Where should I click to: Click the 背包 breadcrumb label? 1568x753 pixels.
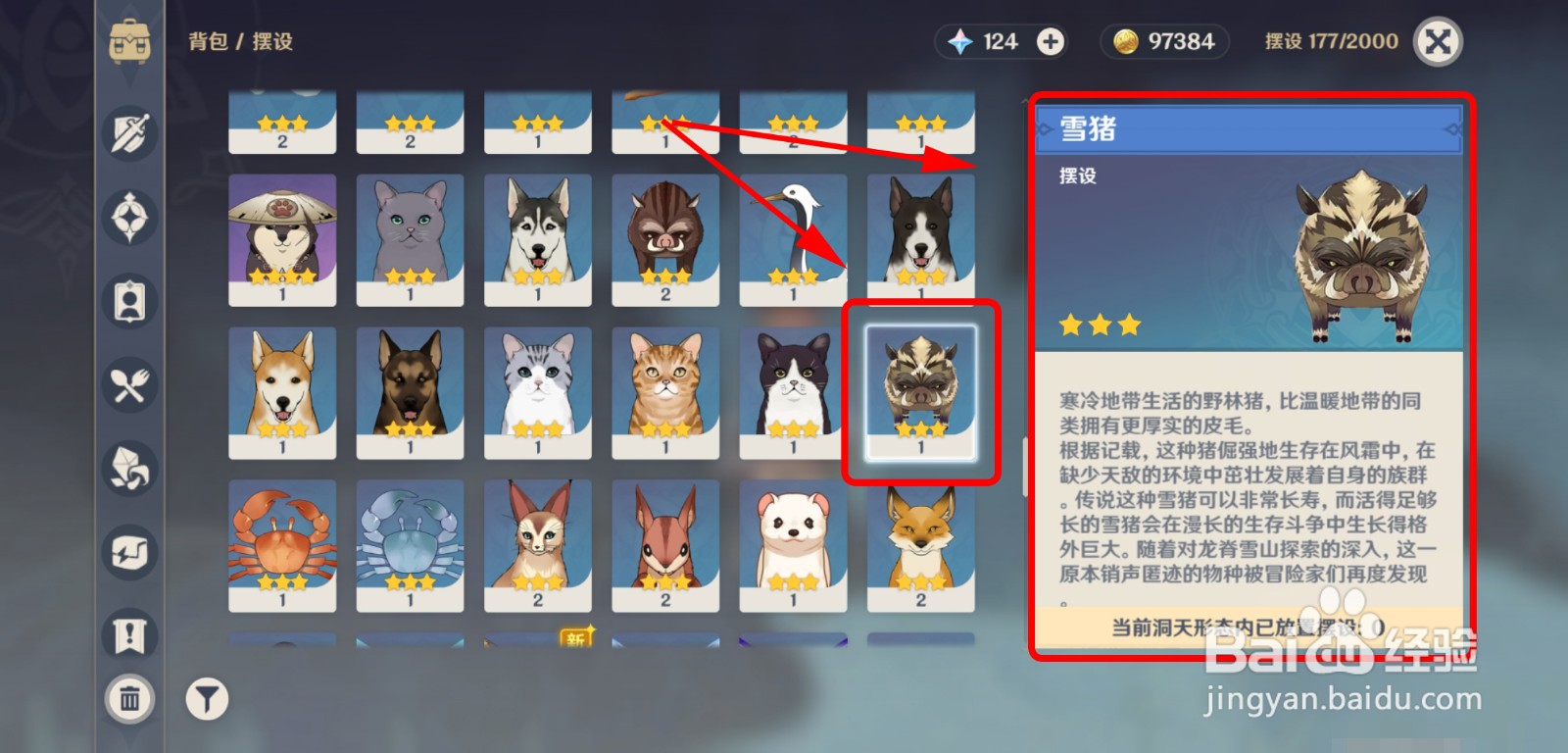(209, 42)
